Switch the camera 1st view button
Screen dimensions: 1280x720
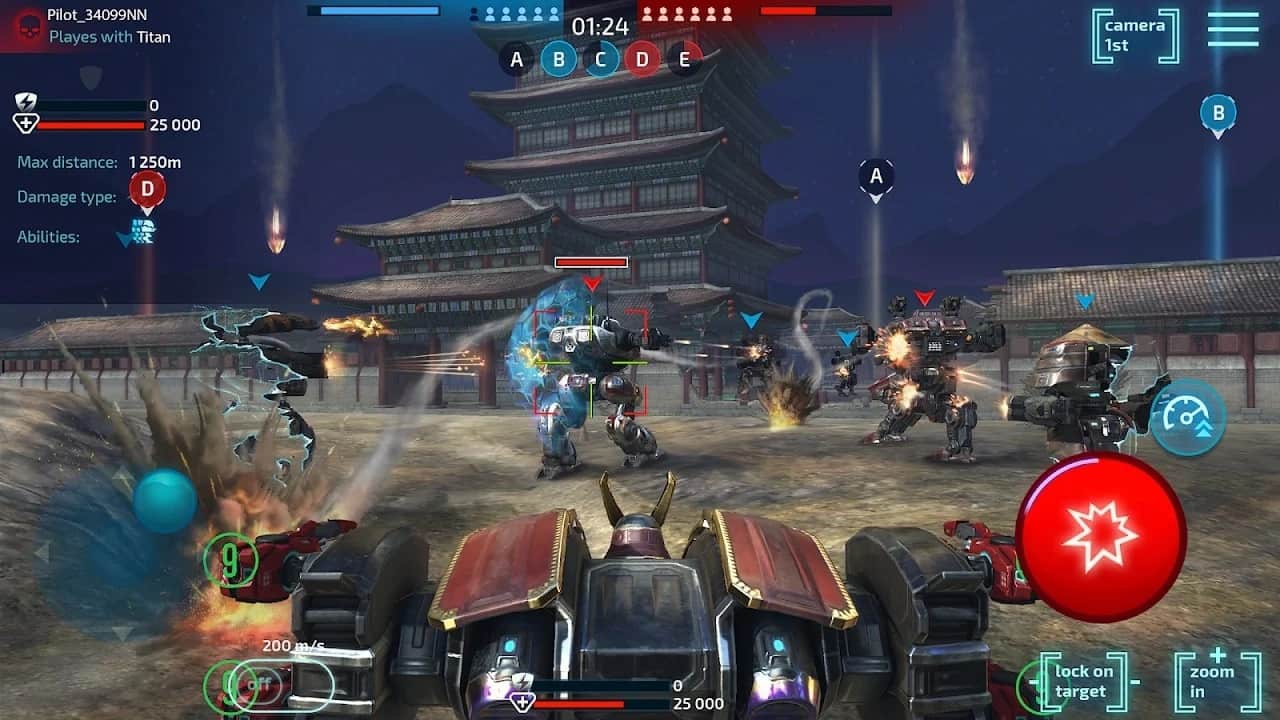pyautogui.click(x=1135, y=36)
